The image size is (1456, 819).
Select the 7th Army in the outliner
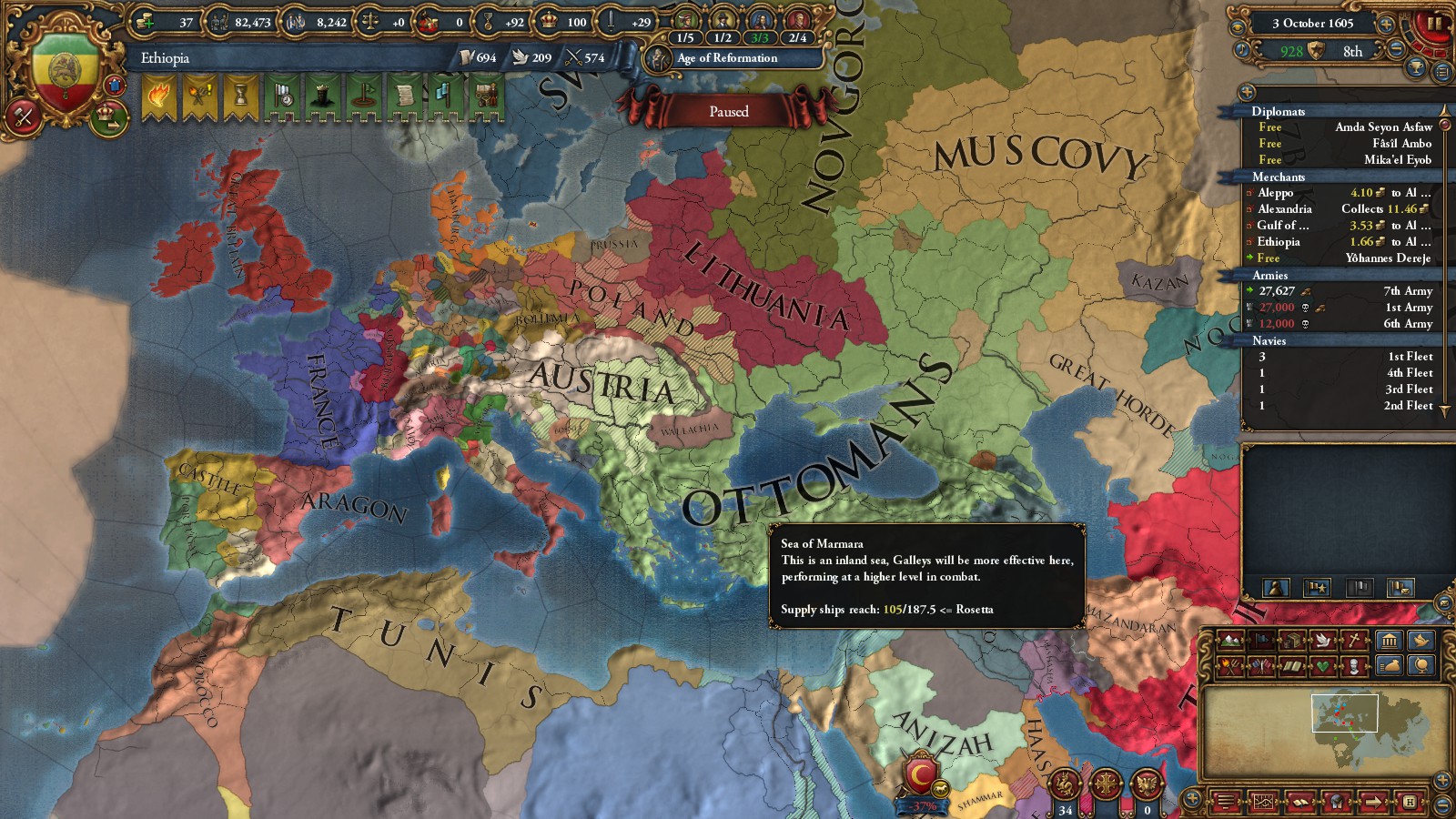1365,291
